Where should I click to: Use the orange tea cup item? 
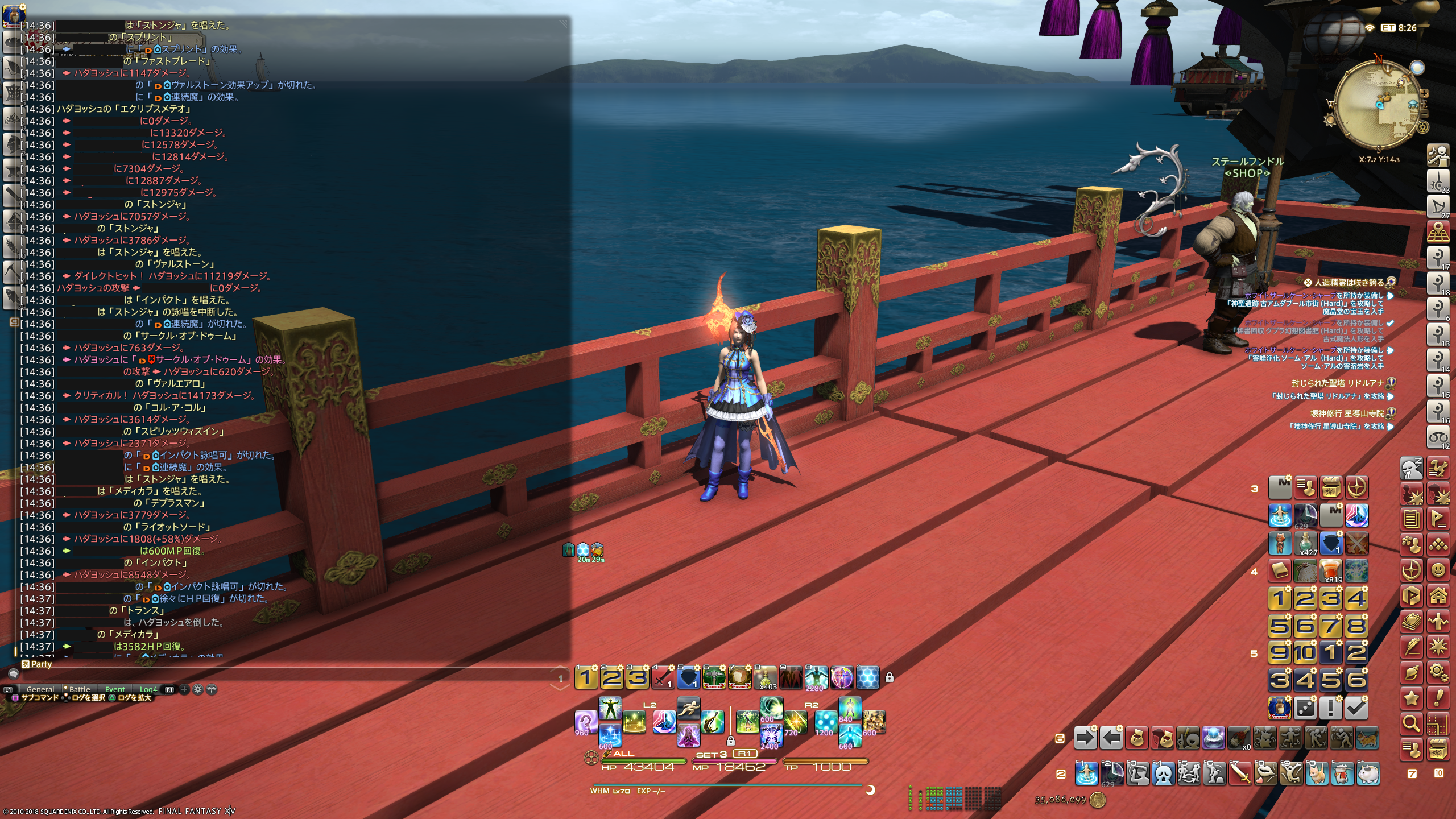pos(1331,569)
